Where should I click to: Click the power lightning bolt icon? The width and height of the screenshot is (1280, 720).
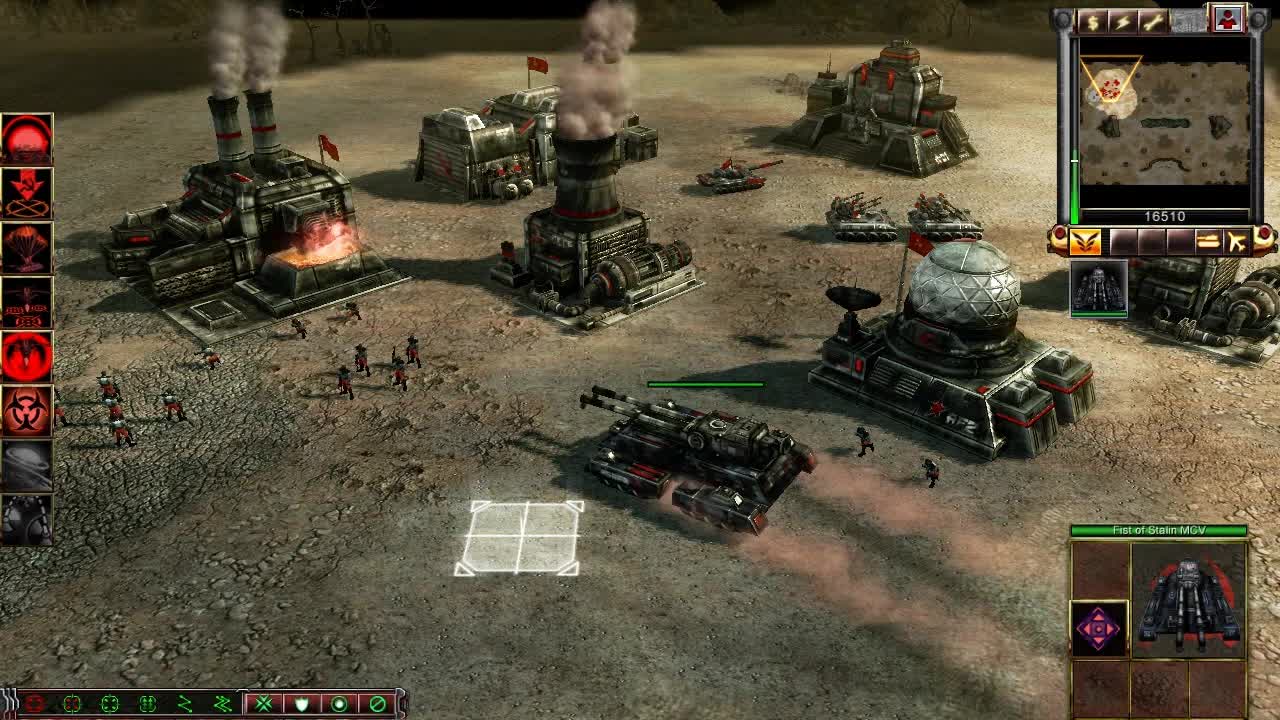coord(1122,22)
